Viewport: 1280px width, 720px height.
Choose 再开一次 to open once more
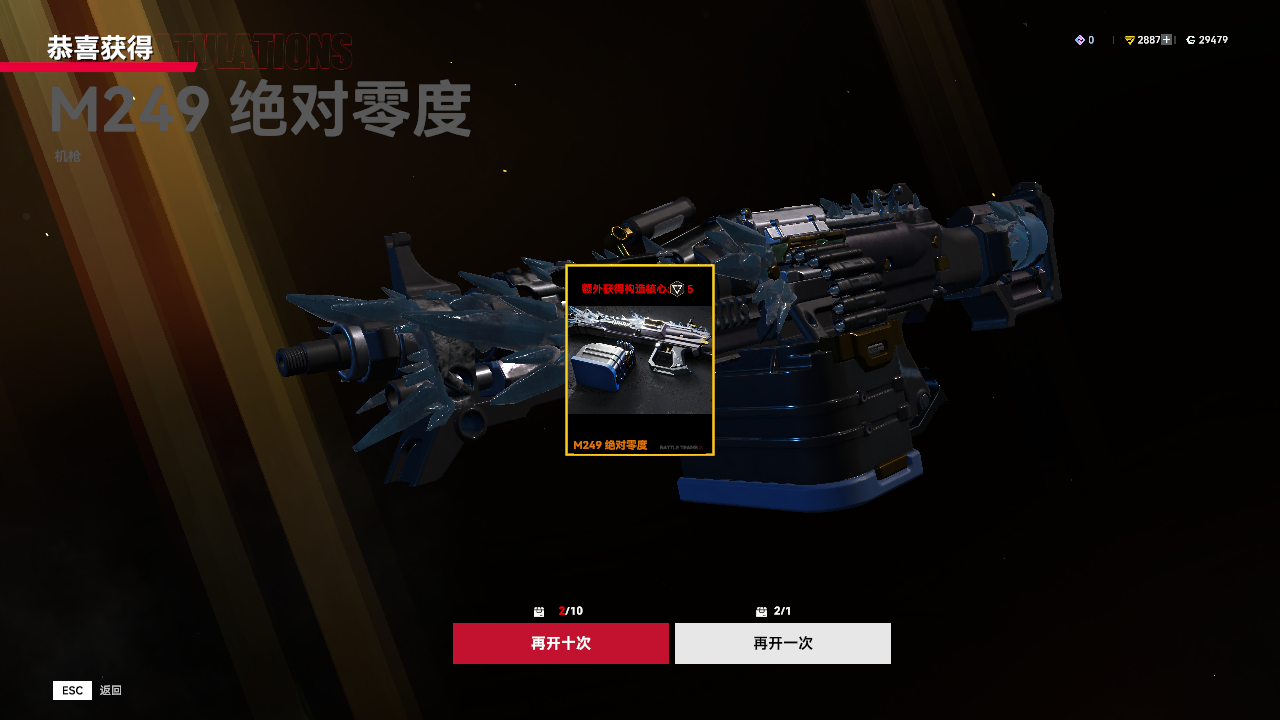(x=782, y=643)
